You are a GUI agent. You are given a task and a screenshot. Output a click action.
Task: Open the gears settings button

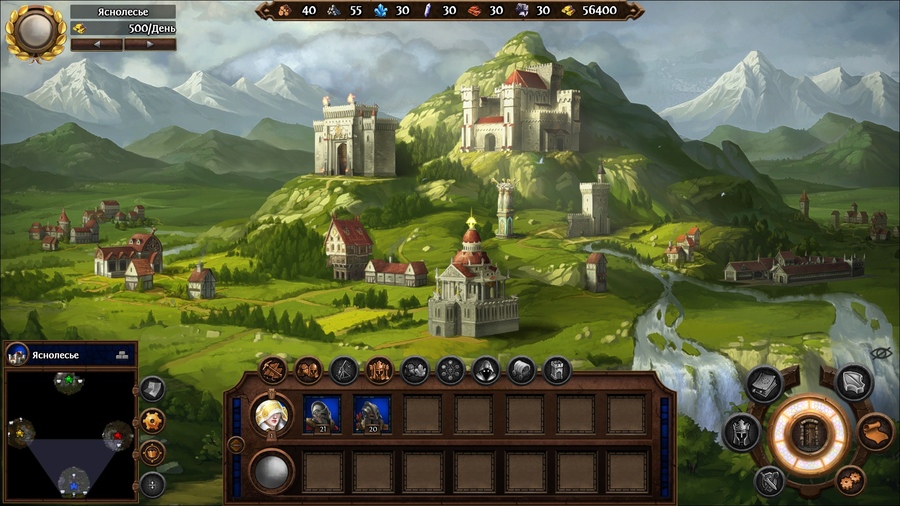(849, 479)
